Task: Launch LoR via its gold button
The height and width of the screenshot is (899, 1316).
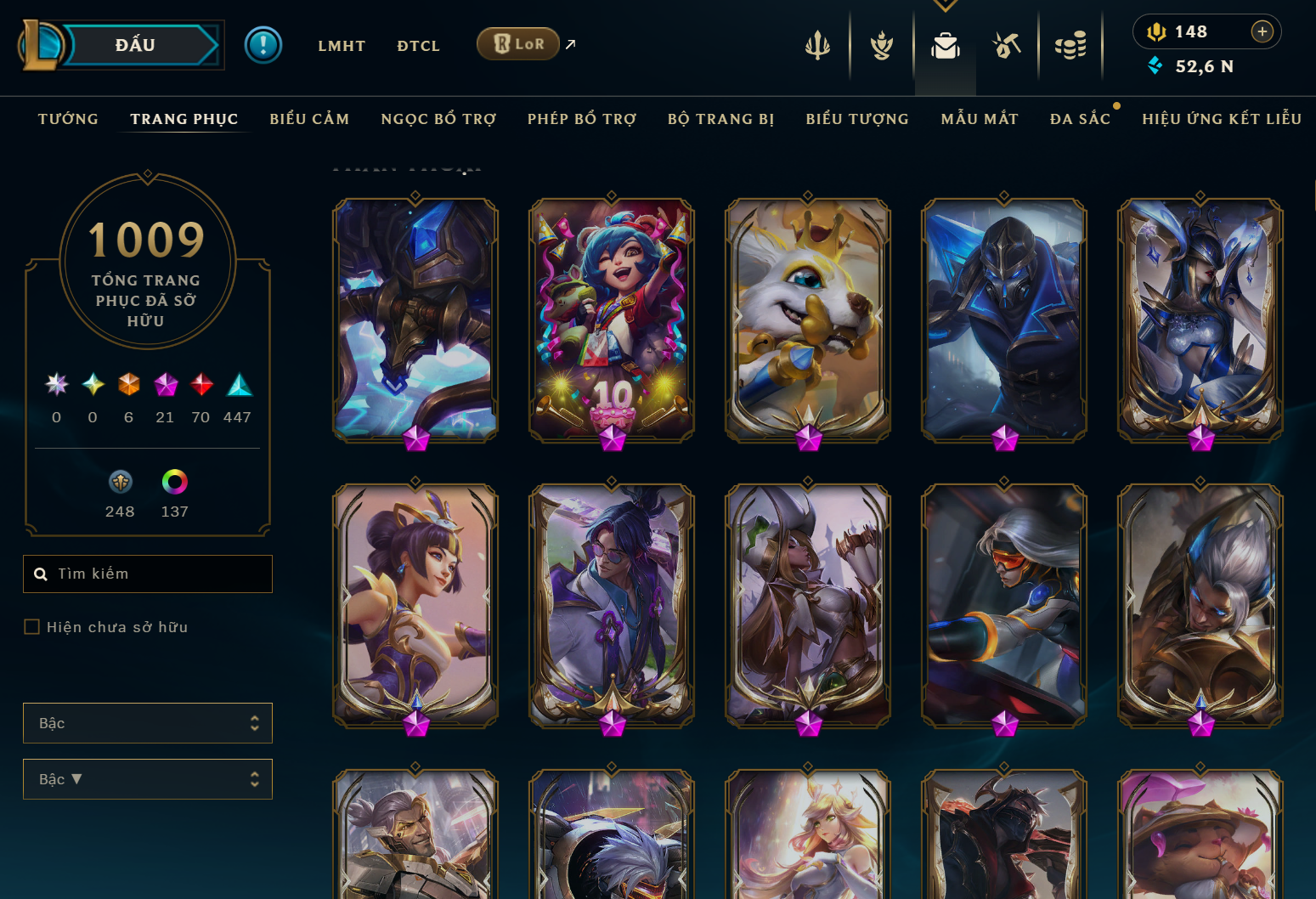Action: (x=517, y=43)
